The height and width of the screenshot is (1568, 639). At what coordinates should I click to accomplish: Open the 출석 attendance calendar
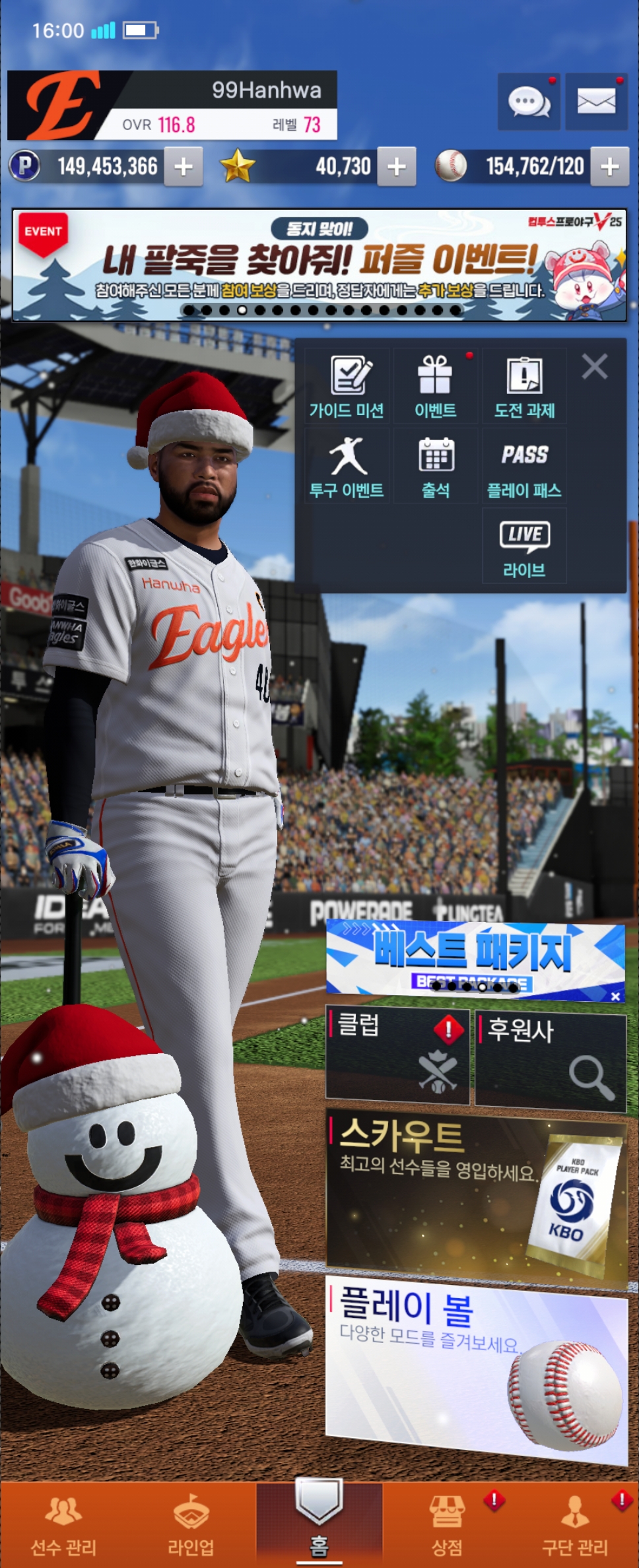pyautogui.click(x=436, y=467)
